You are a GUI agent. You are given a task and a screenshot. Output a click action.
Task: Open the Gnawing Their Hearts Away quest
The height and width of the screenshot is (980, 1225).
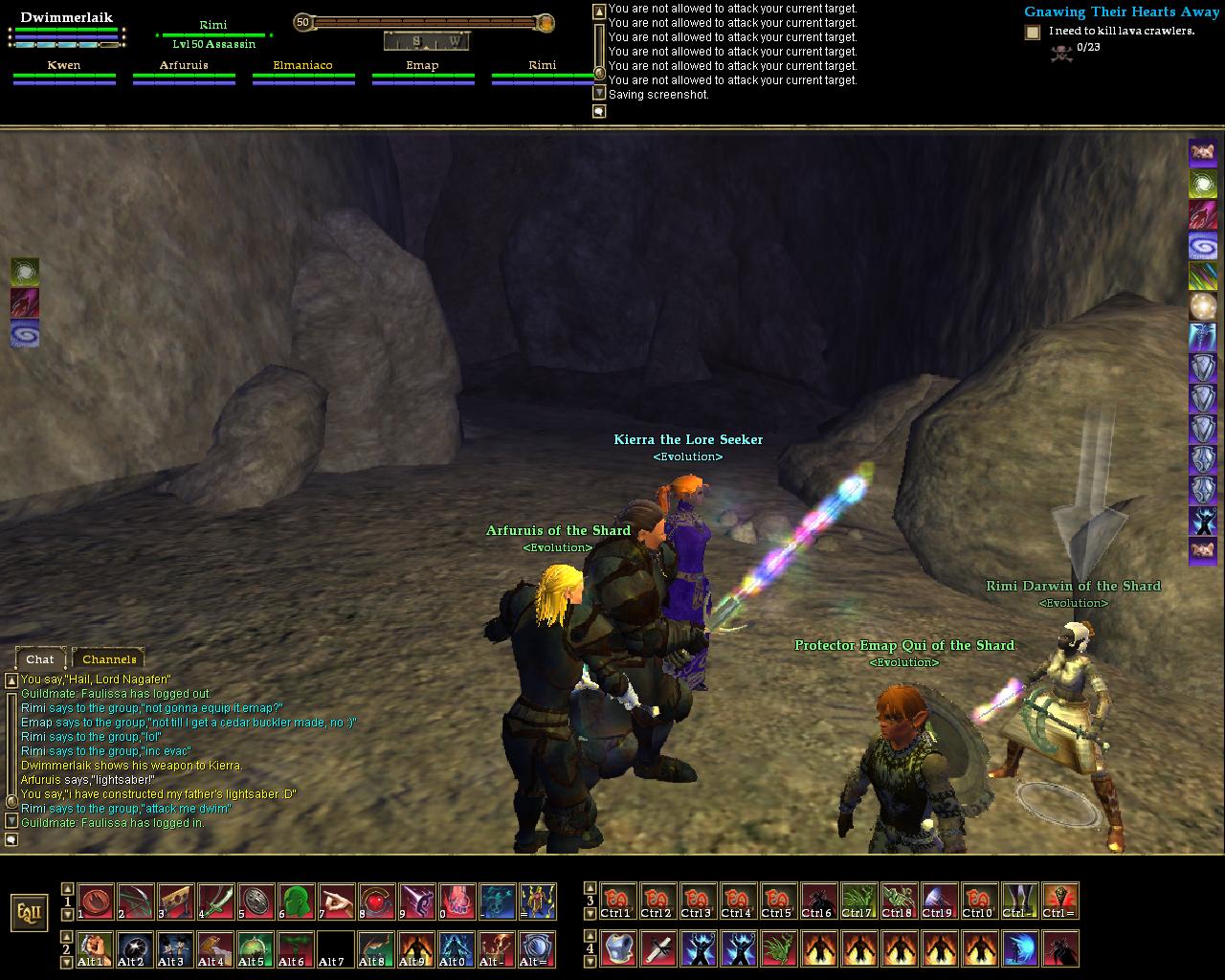point(1121,12)
